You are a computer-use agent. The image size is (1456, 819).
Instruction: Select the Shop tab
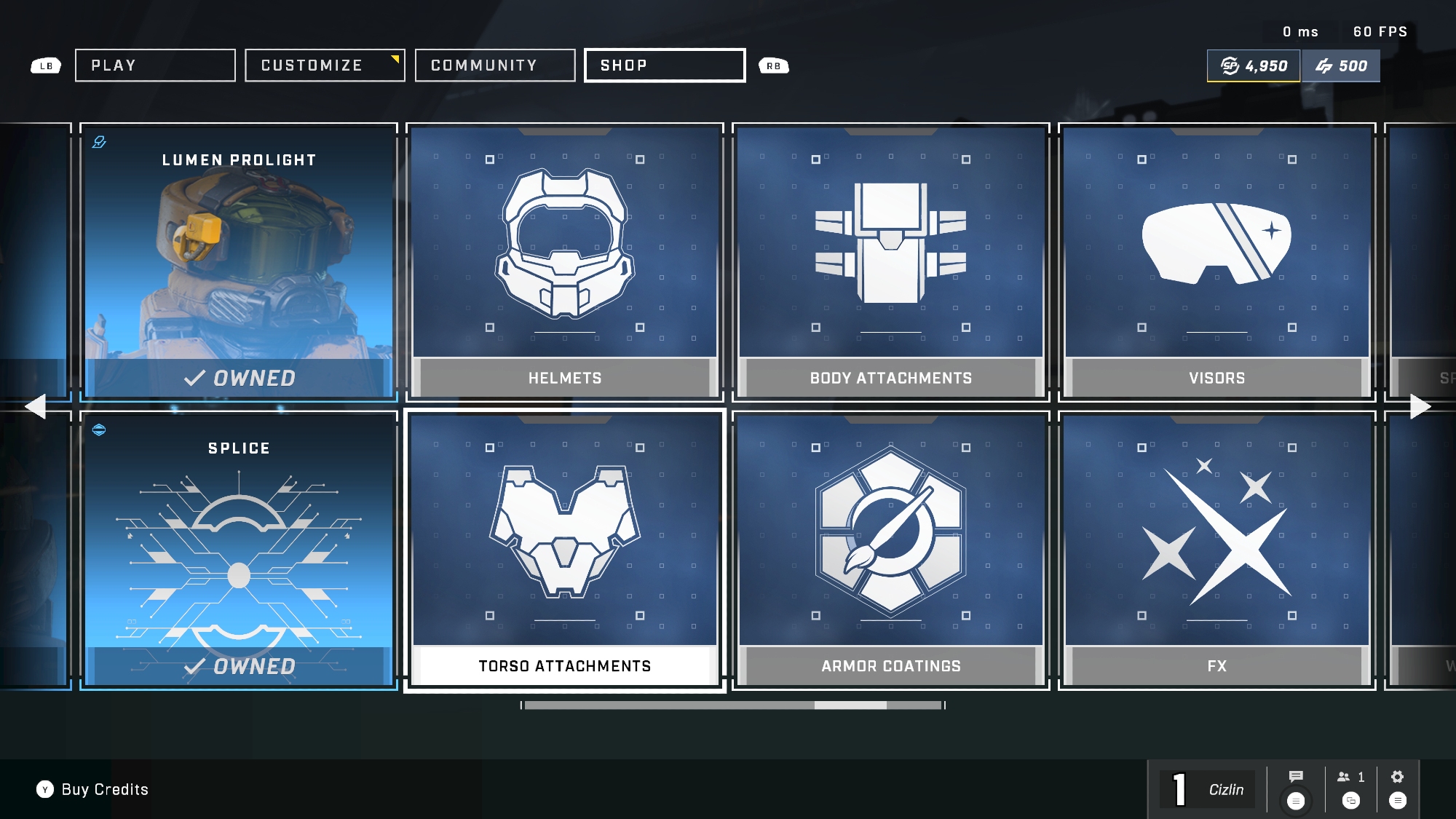[665, 66]
